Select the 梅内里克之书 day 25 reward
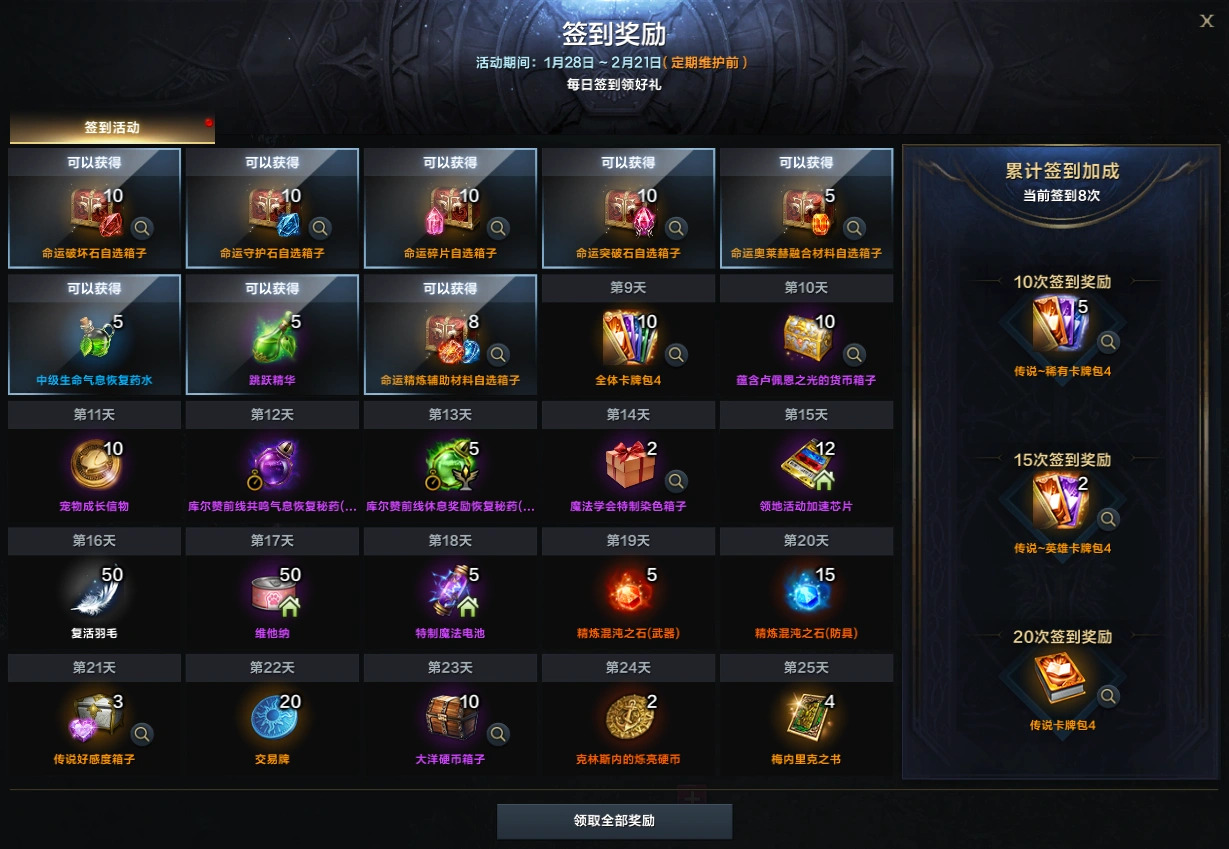This screenshot has width=1229, height=849. pos(804,716)
